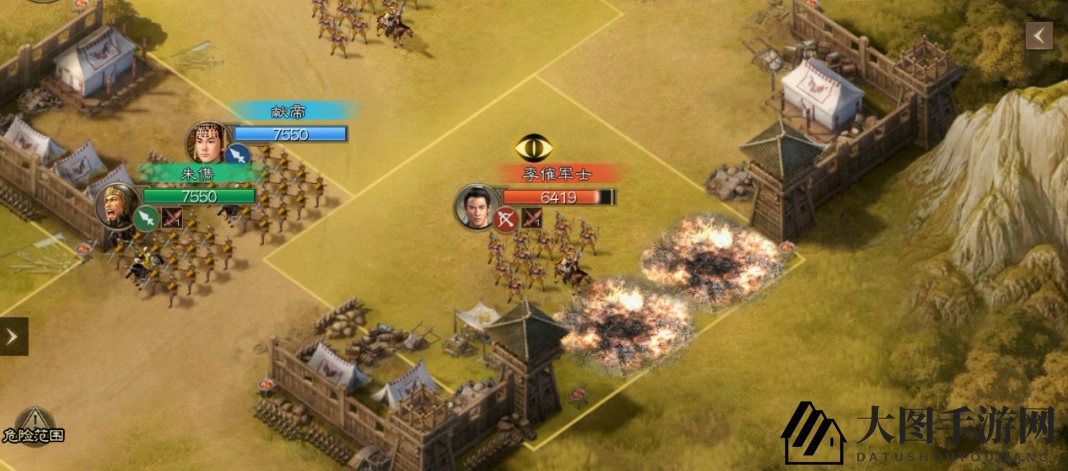Toggle the danger range button (危险范围)
The image size is (1068, 471).
[34, 425]
